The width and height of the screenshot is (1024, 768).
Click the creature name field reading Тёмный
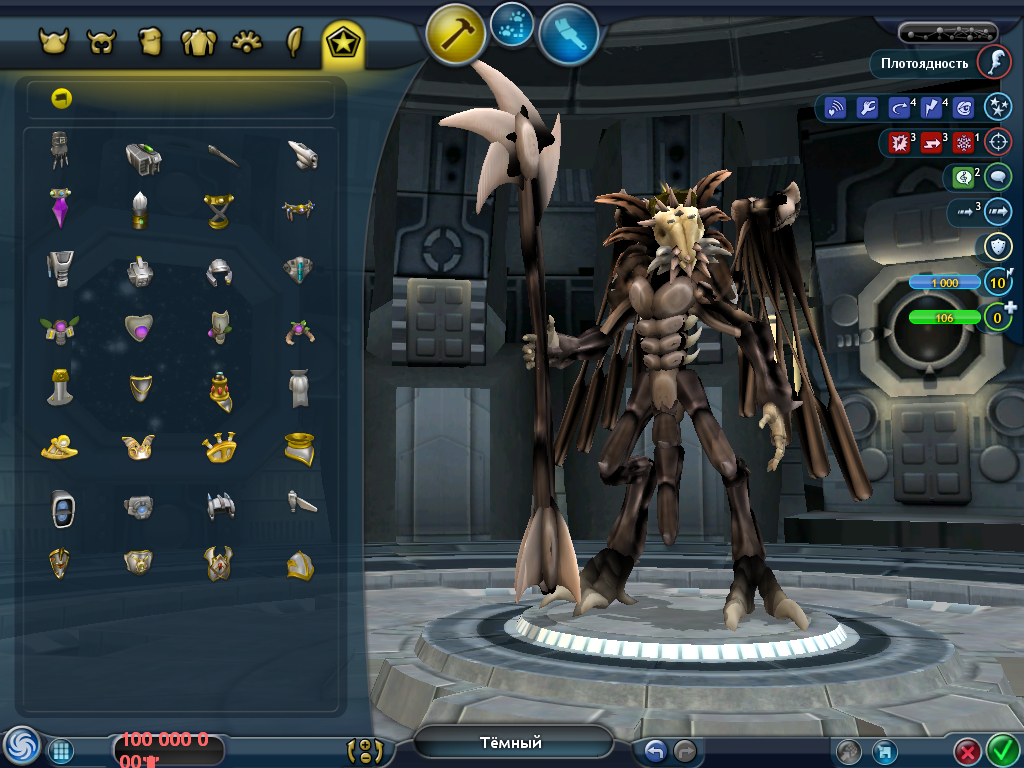click(512, 742)
